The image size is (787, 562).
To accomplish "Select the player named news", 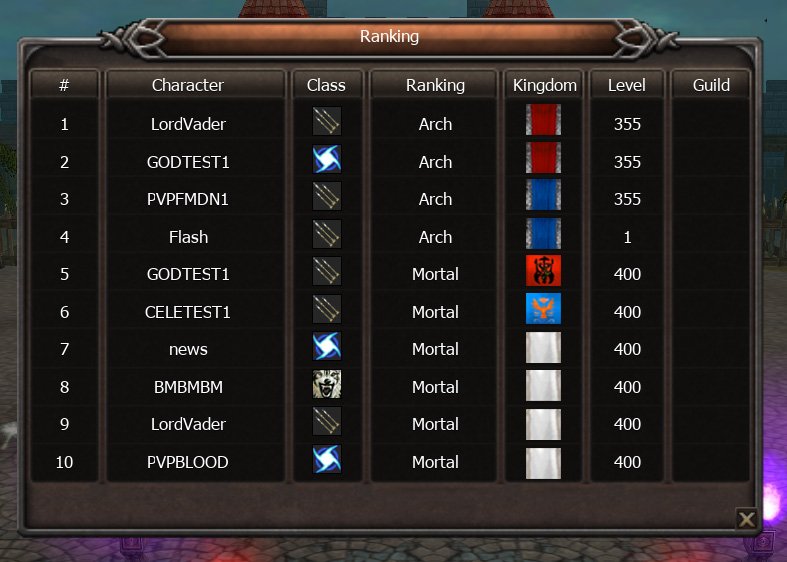I will coord(188,349).
